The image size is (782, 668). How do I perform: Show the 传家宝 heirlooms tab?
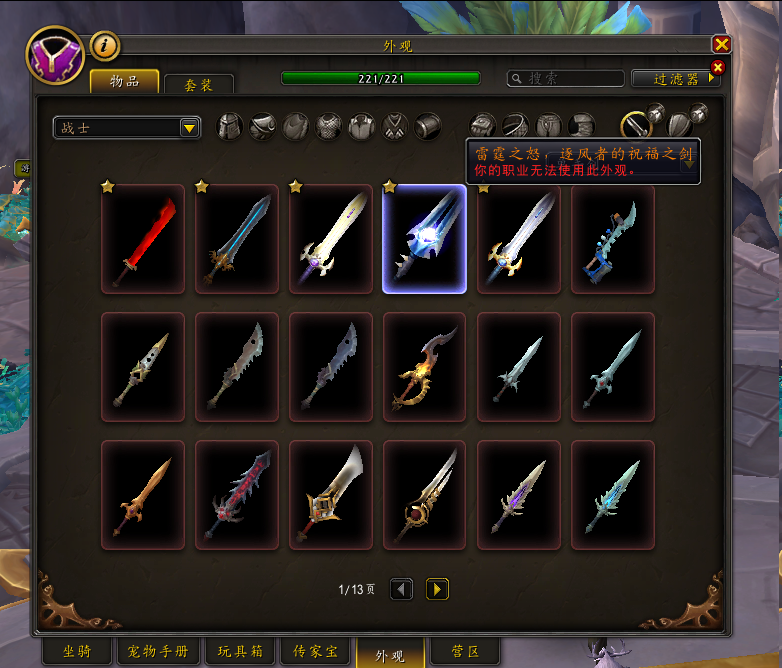coord(317,652)
